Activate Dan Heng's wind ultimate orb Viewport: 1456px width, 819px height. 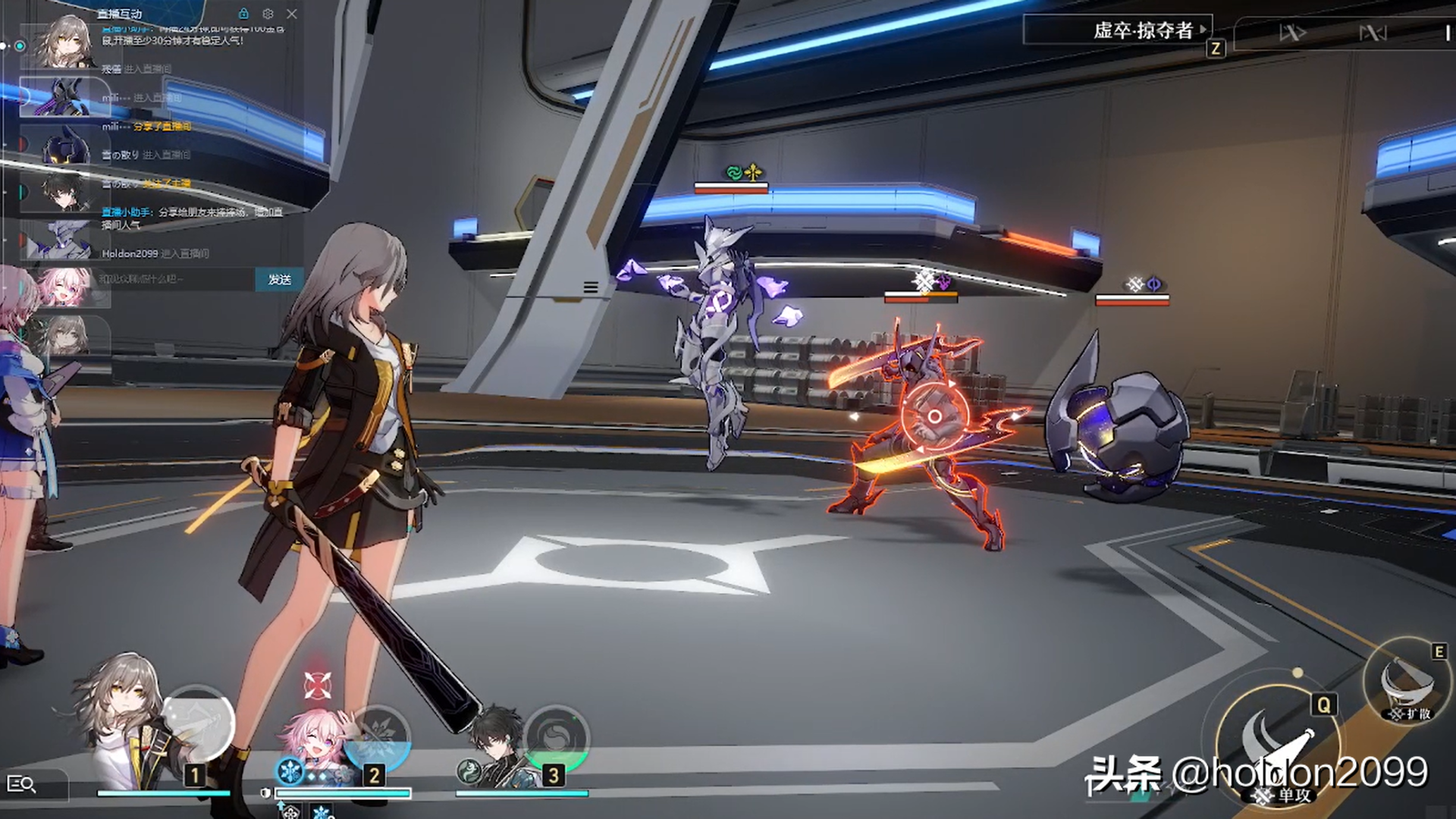[x=557, y=737]
